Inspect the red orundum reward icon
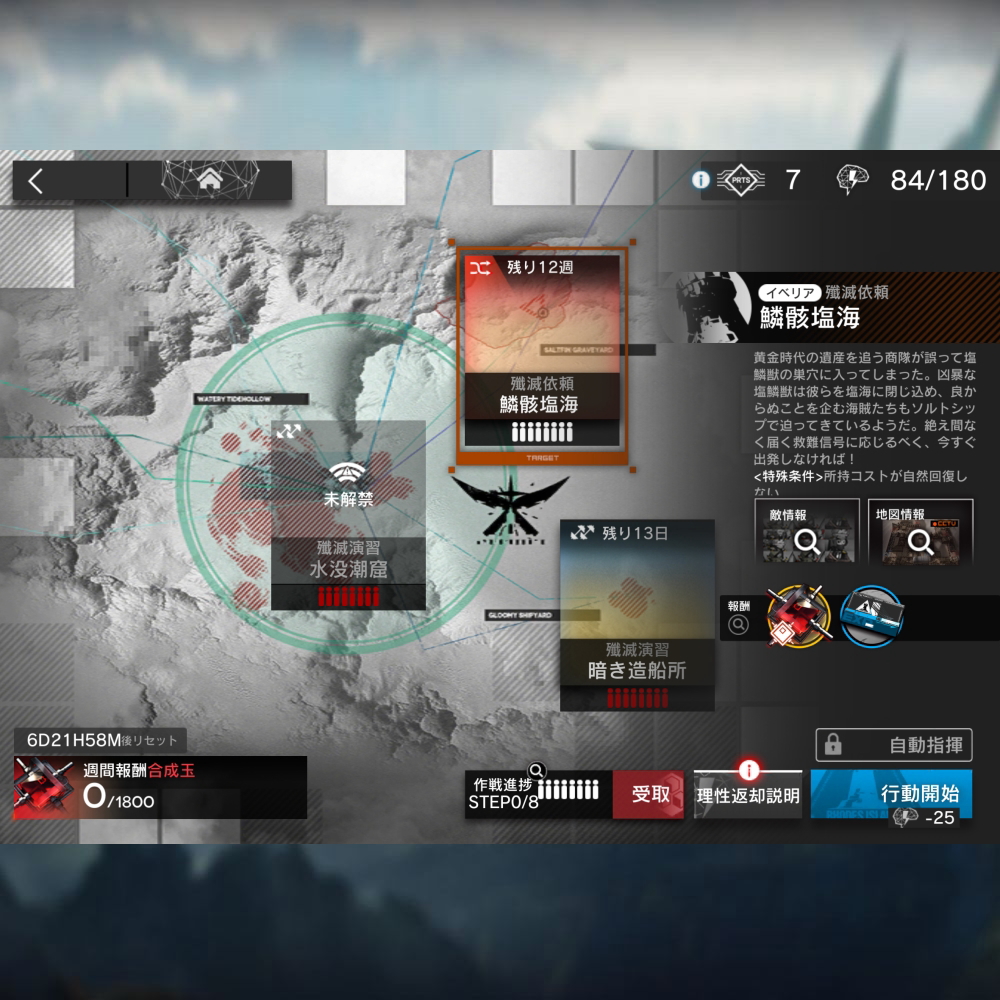This screenshot has width=1000, height=1000. coord(799,616)
